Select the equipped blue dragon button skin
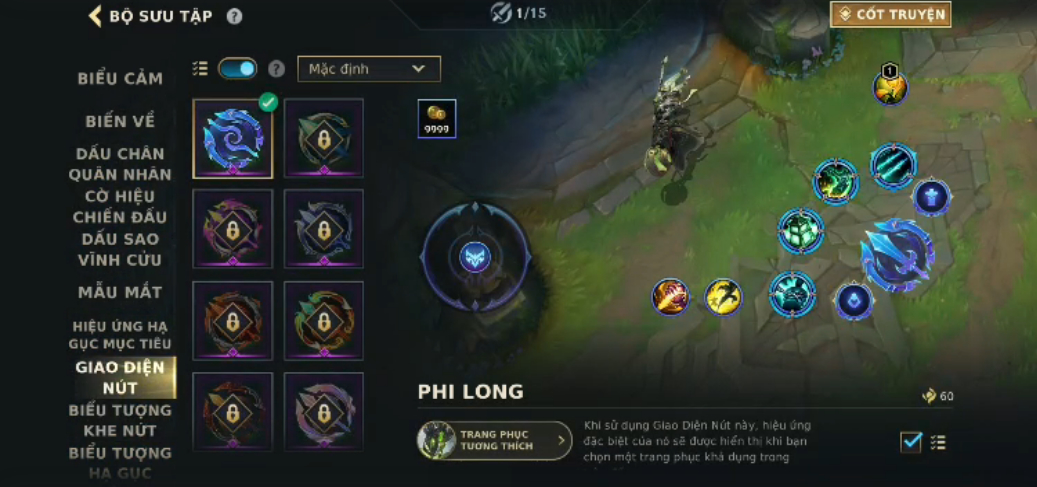 pyautogui.click(x=233, y=138)
